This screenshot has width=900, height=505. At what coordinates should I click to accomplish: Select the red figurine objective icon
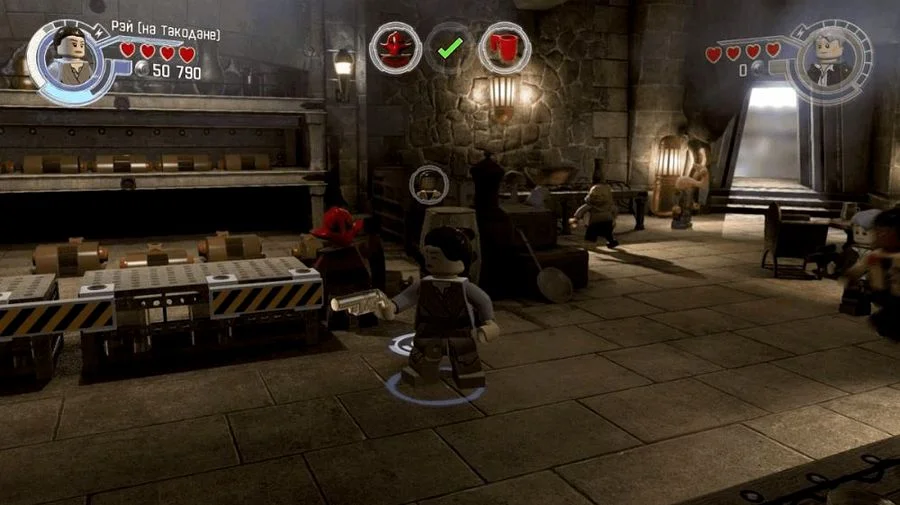click(396, 47)
